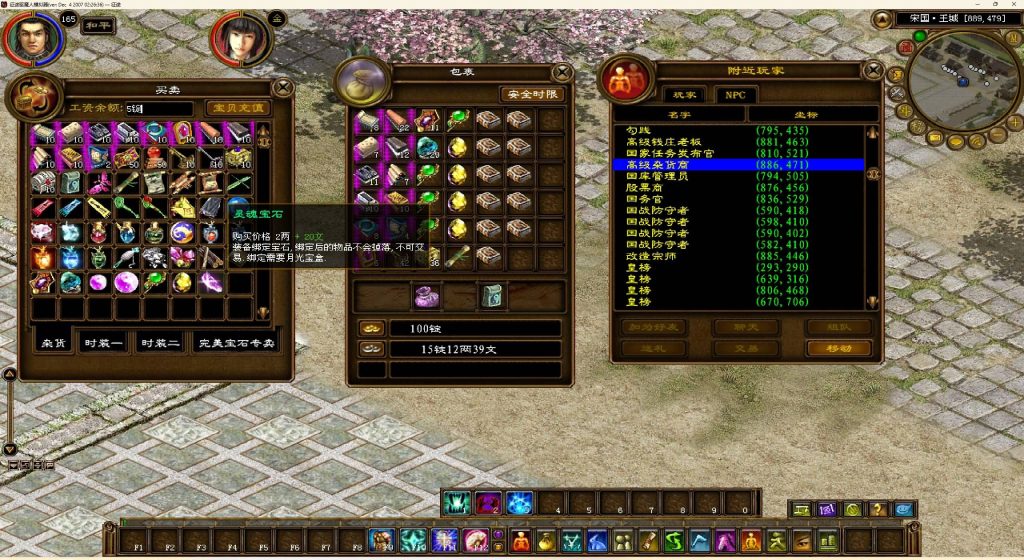Image resolution: width=1024 pixels, height=560 pixels.
Task: Switch to the 杂货 shop tab
Action: point(54,343)
